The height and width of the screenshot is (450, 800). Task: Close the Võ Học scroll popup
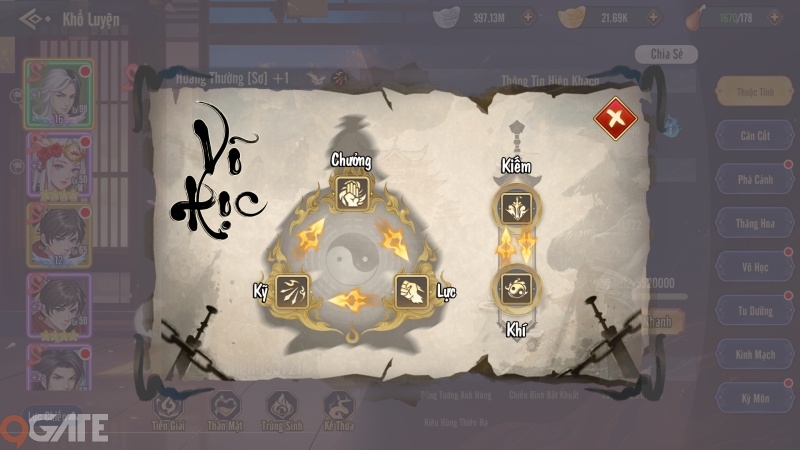coord(615,120)
